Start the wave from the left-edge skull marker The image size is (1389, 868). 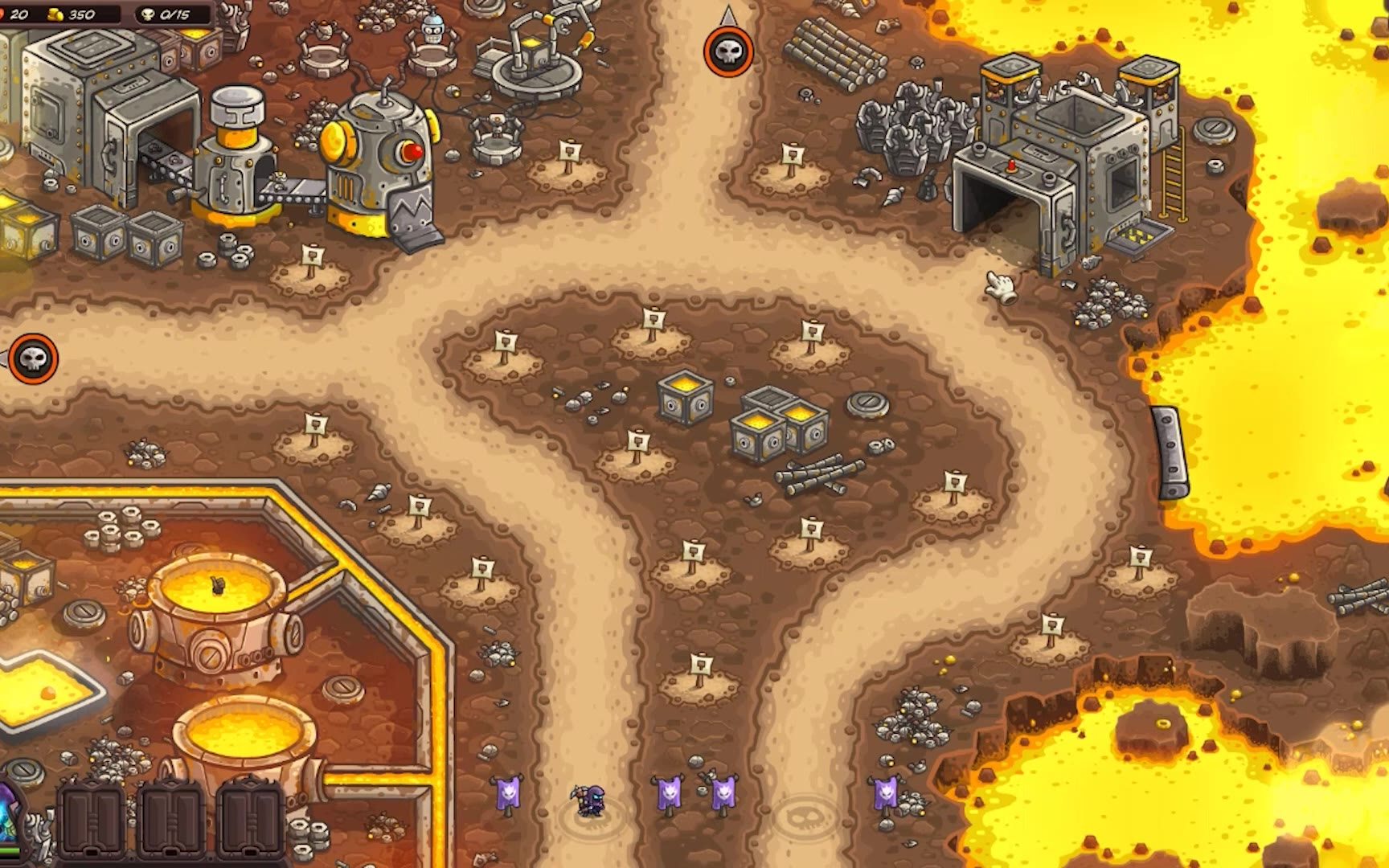(x=33, y=358)
